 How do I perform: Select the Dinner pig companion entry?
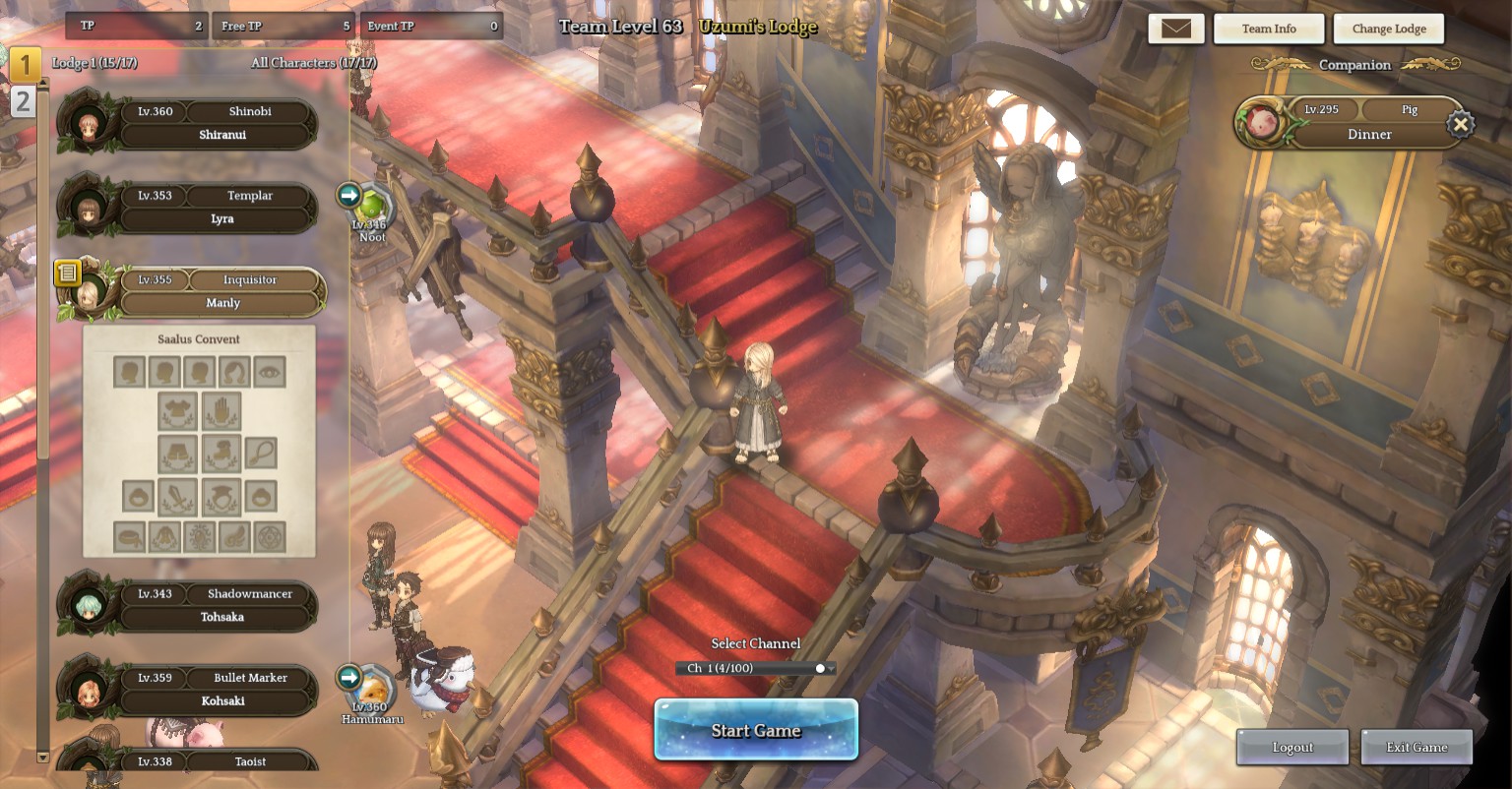[1368, 124]
